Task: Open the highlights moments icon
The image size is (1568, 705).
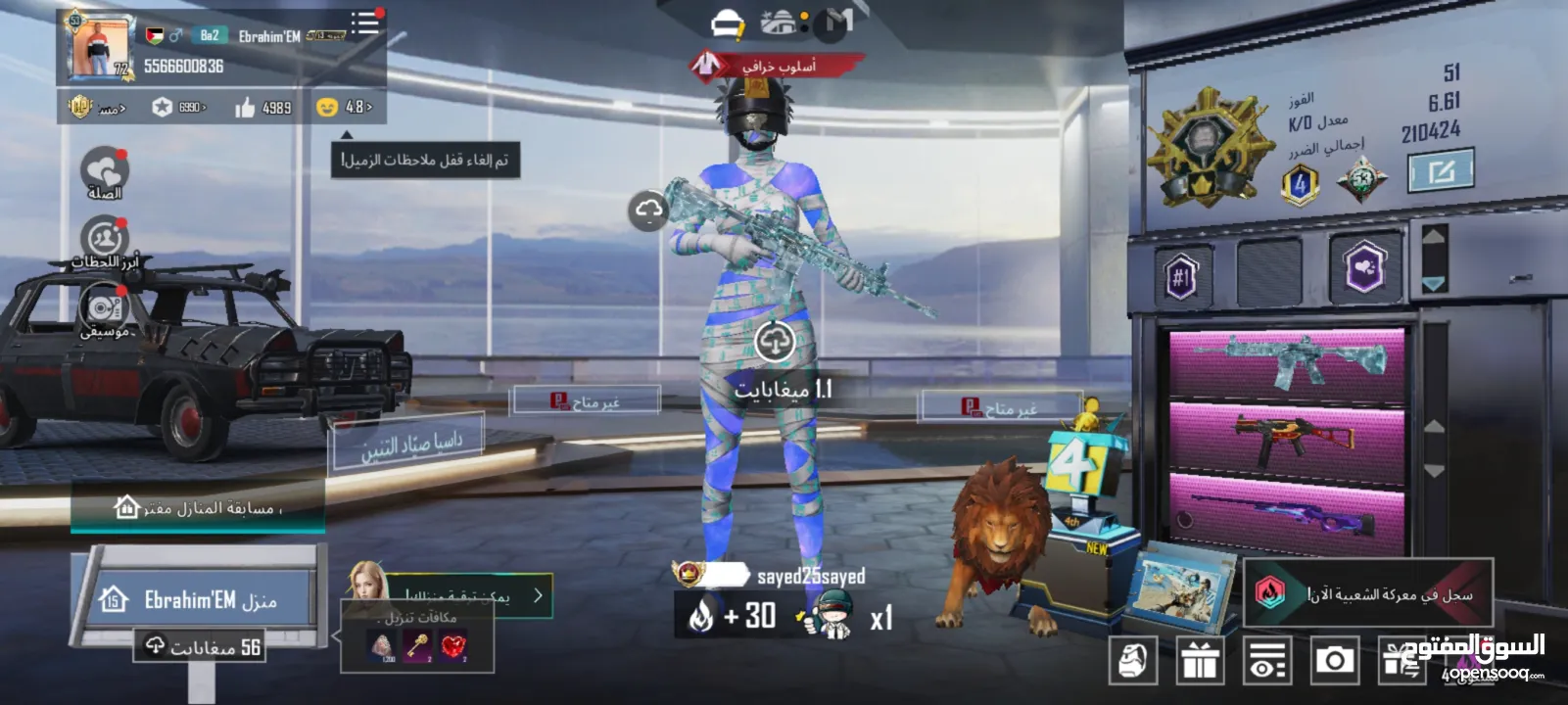Action: [105, 240]
